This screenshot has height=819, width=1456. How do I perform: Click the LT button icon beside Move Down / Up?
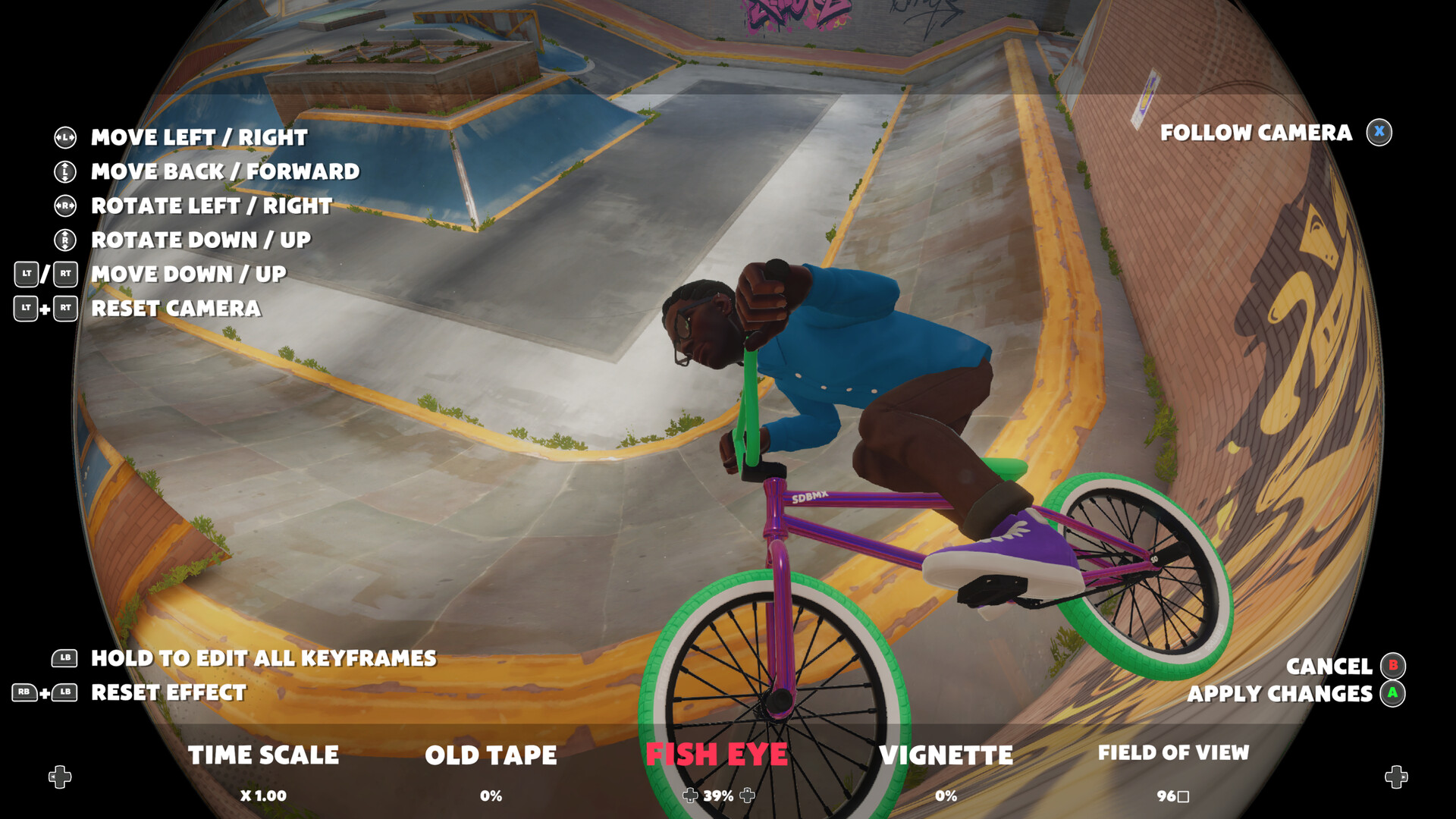[26, 275]
